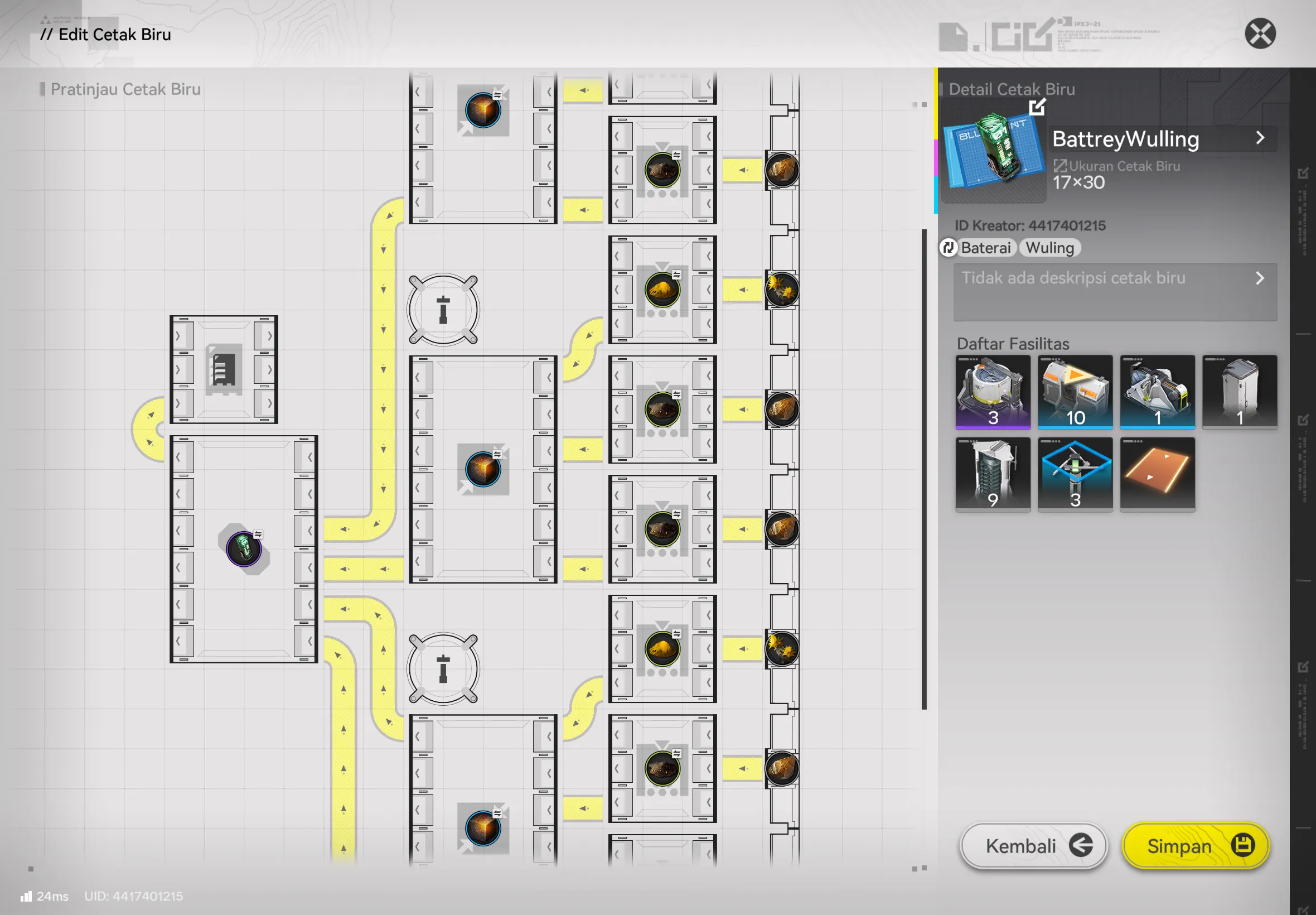1316x915 pixels.
Task: Select the Baterai tag
Action: 985,248
